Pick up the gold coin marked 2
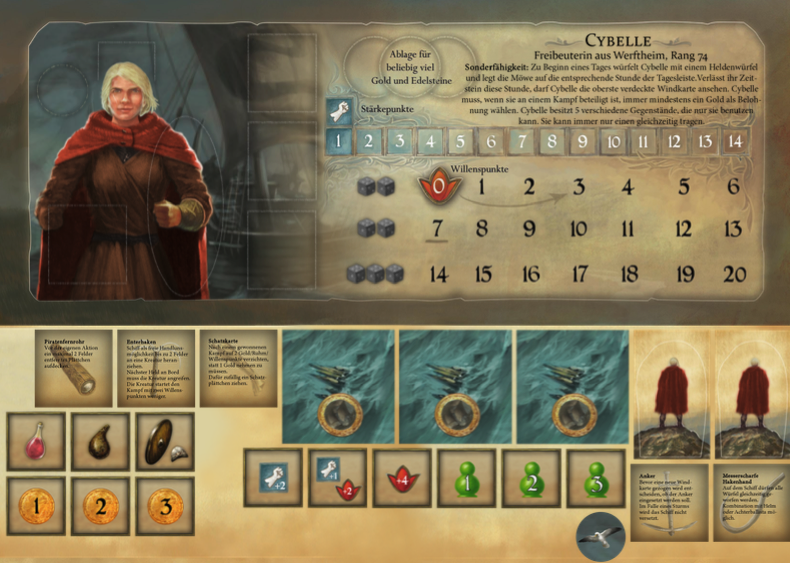 tap(100, 505)
